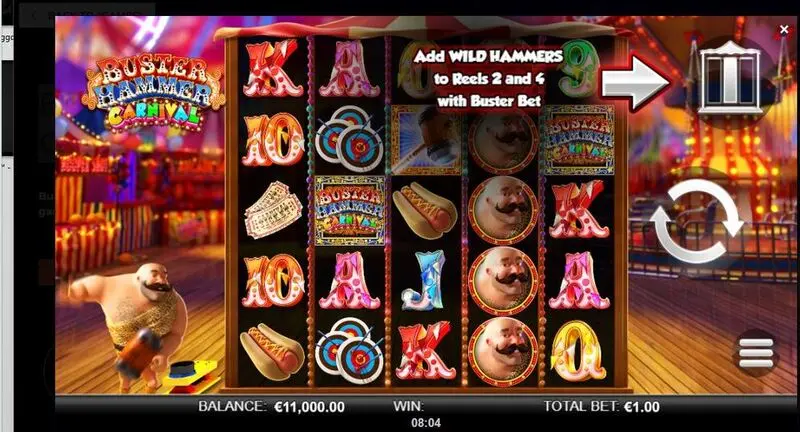
Task: Close the game overlay with the X
Action: coord(784,30)
